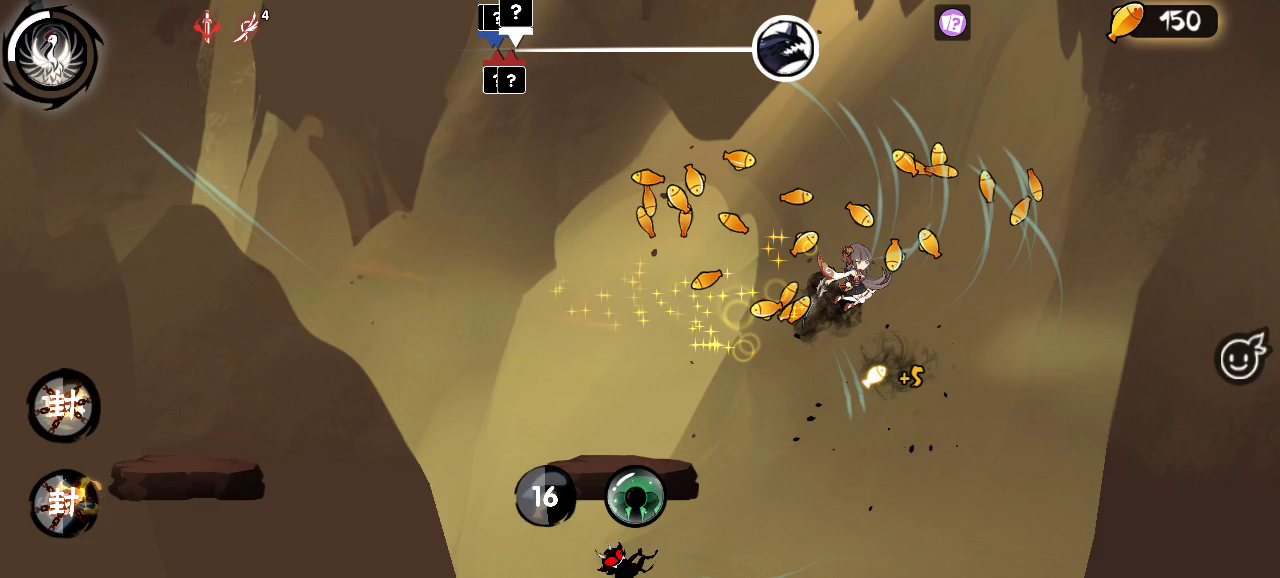Select the red sword buff icon
Screen dimensions: 1280x578
click(x=207, y=27)
